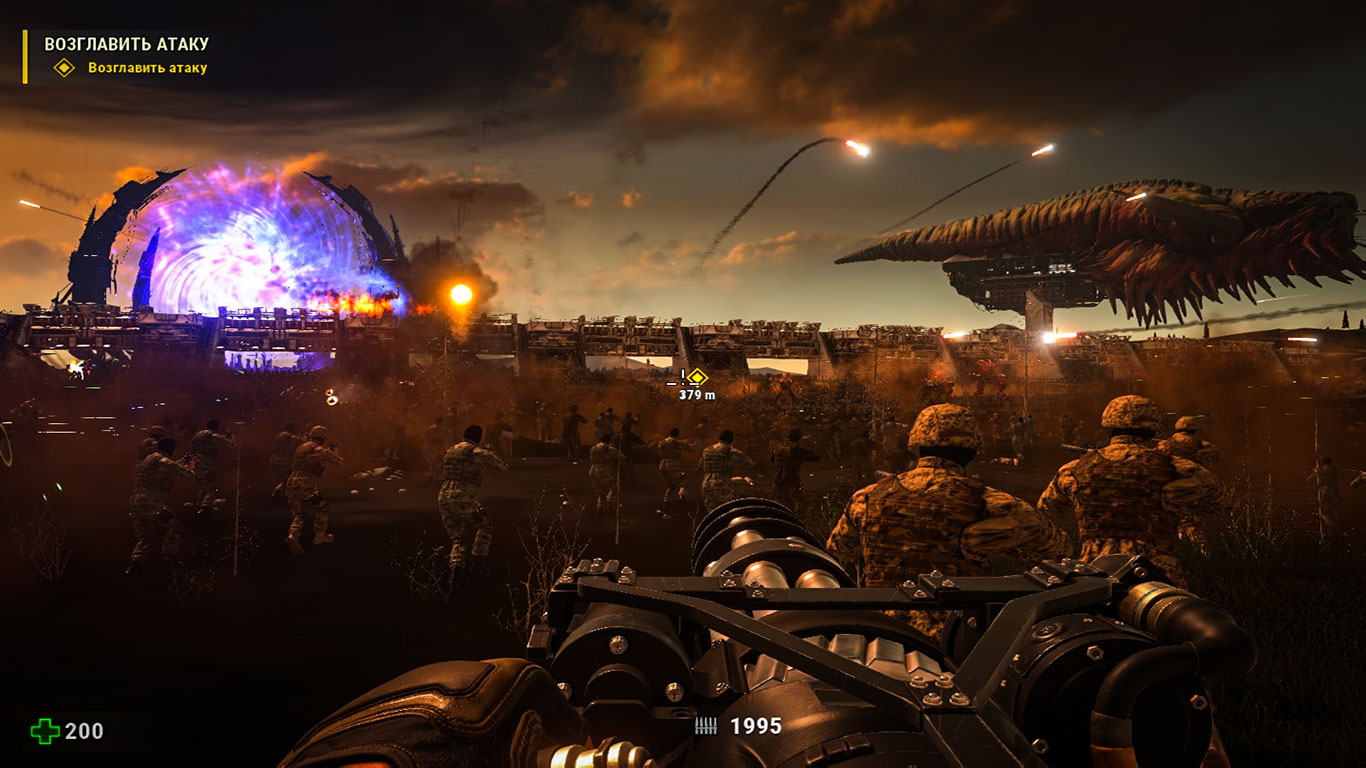Select the Возглавить атаку subtask entry
The width and height of the screenshot is (1366, 768).
(147, 70)
